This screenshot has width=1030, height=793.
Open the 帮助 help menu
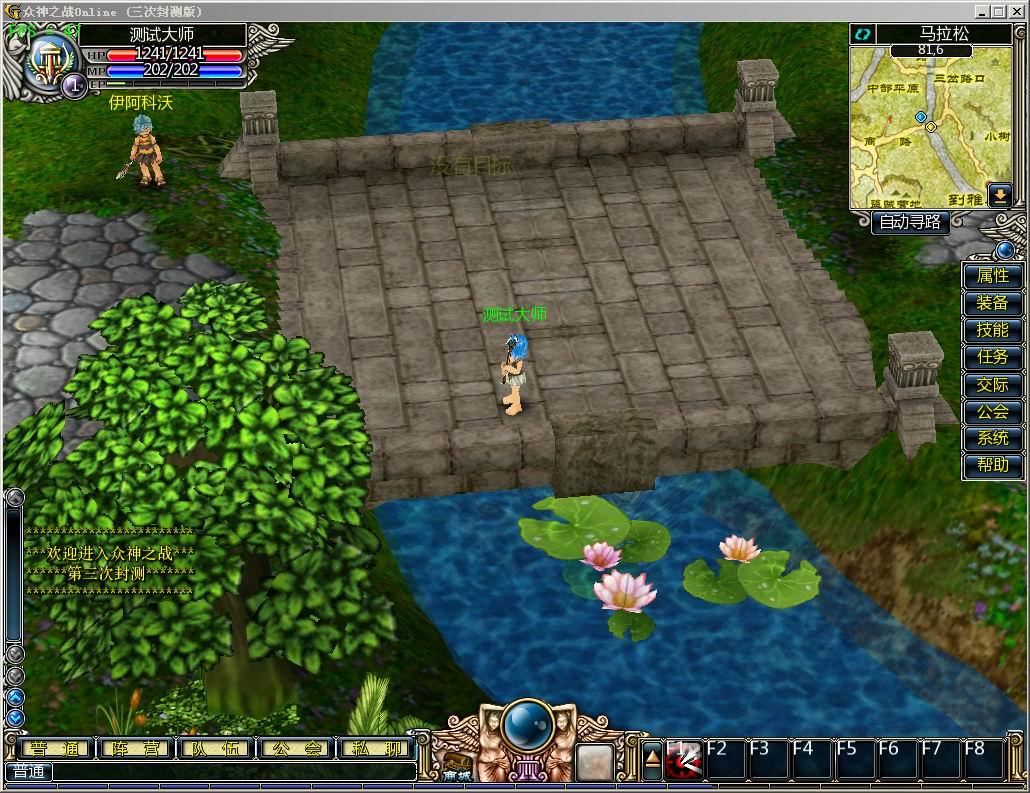[992, 465]
